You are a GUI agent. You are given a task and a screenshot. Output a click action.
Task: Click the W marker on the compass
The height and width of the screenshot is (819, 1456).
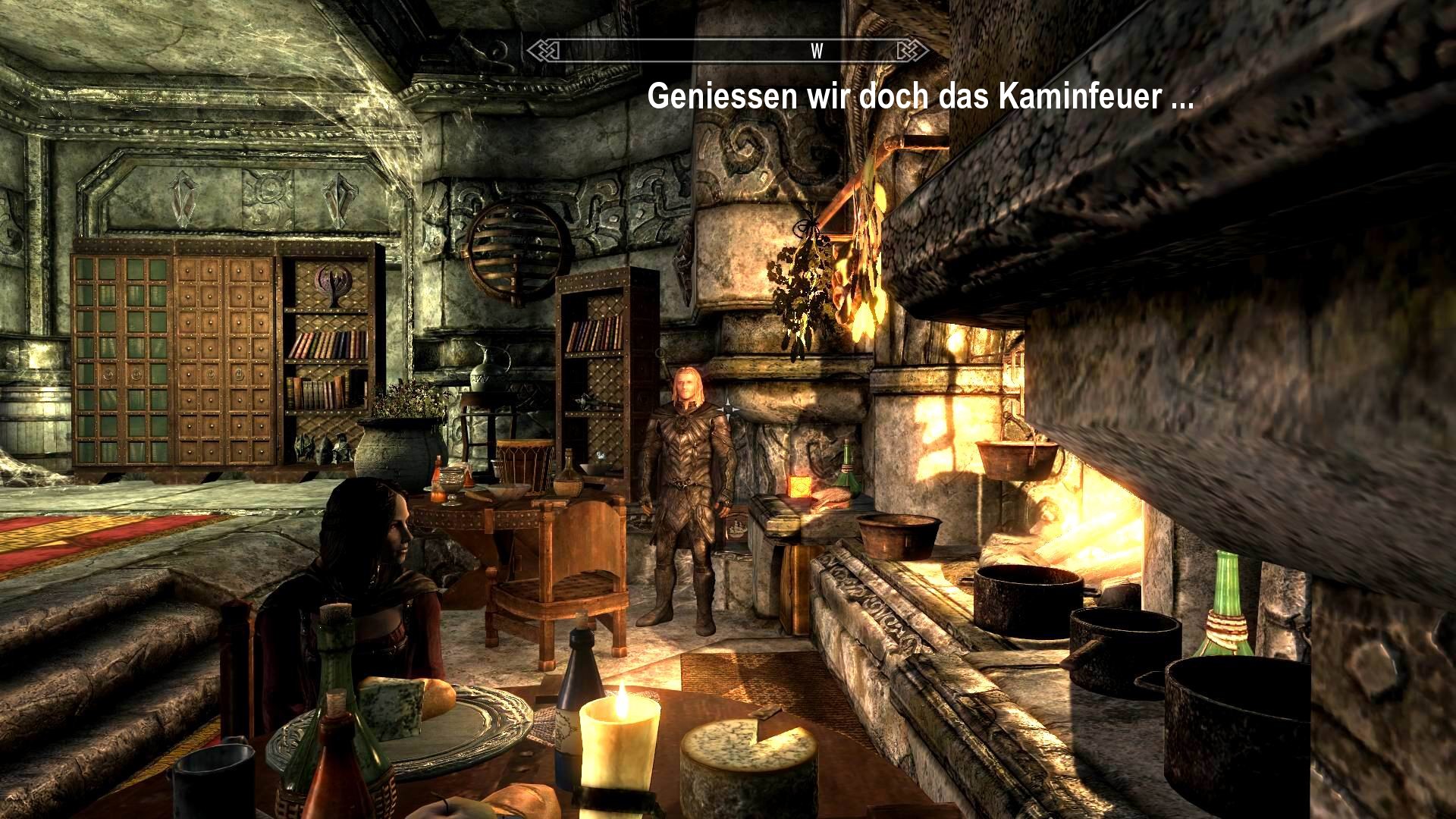pyautogui.click(x=818, y=52)
